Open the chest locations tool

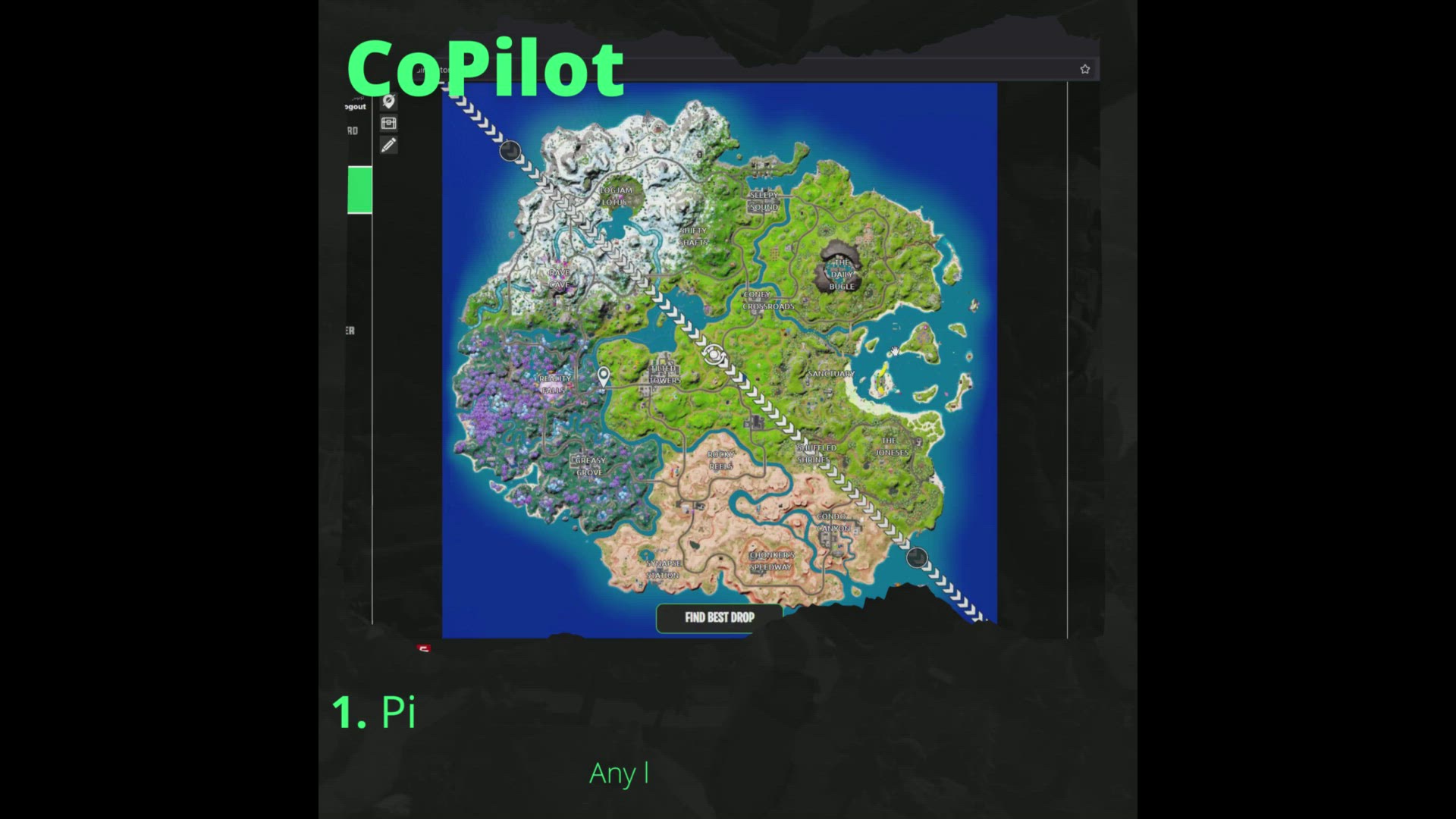[x=389, y=123]
